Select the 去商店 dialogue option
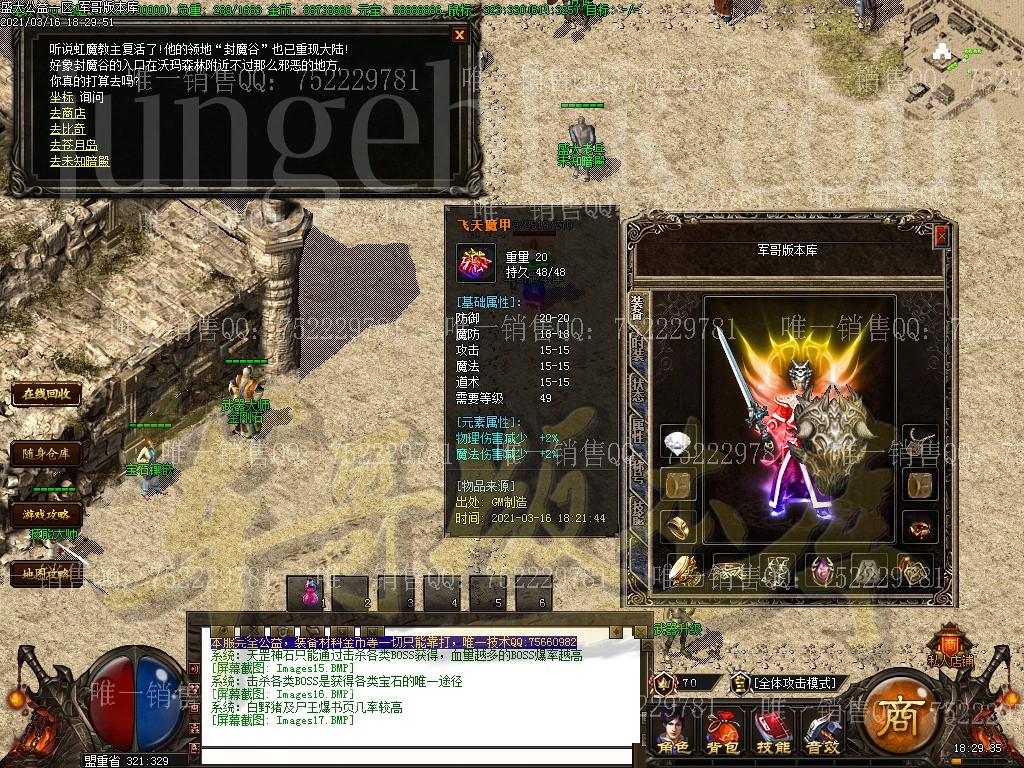1024x768 pixels. point(68,114)
